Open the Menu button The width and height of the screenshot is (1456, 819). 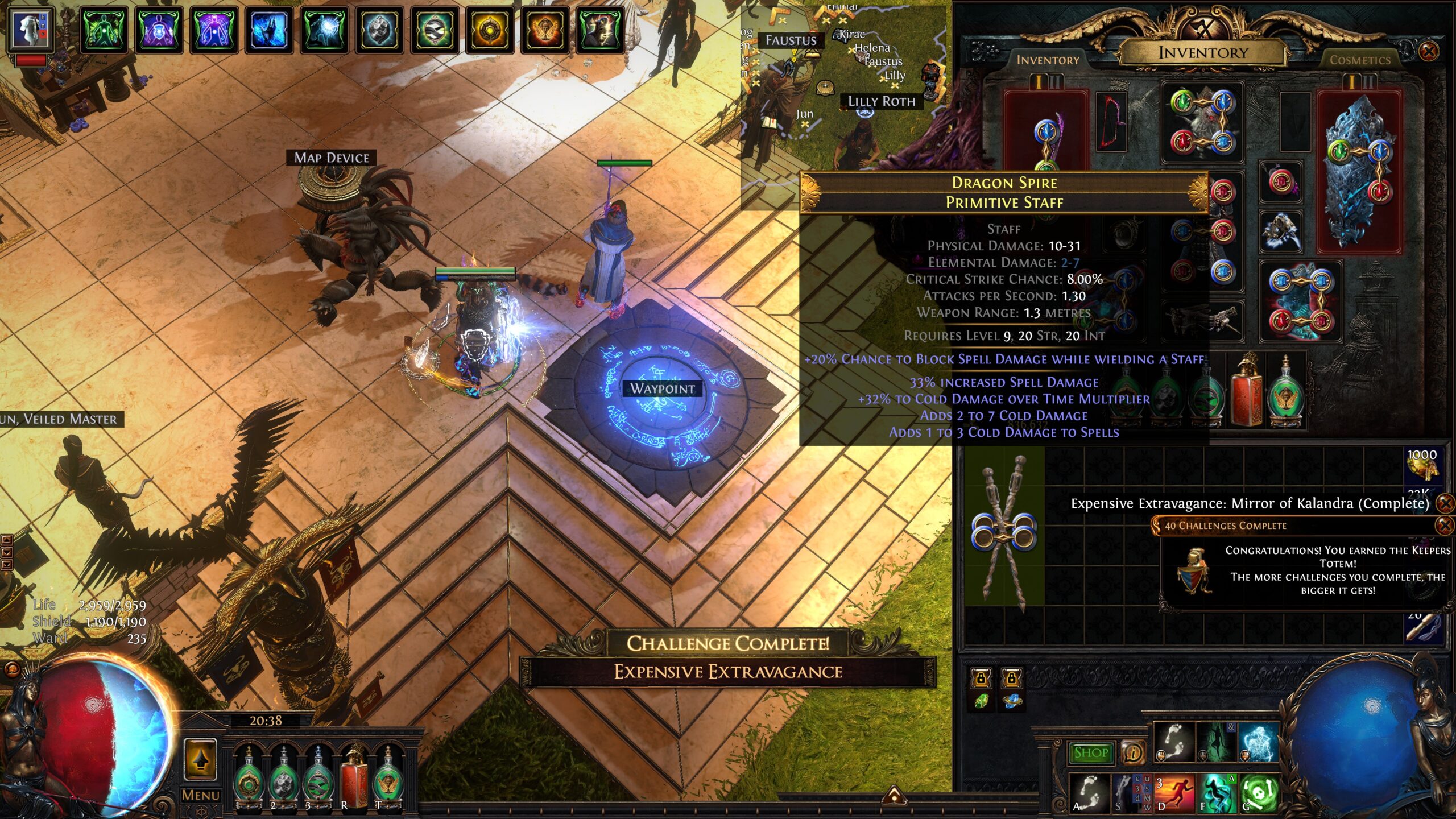click(200, 795)
